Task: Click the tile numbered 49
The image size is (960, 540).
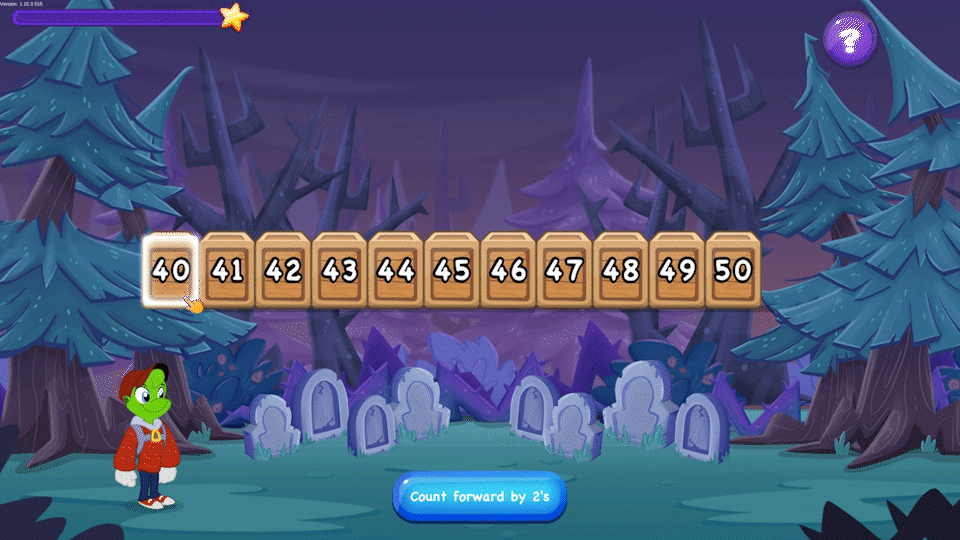Action: [676, 270]
